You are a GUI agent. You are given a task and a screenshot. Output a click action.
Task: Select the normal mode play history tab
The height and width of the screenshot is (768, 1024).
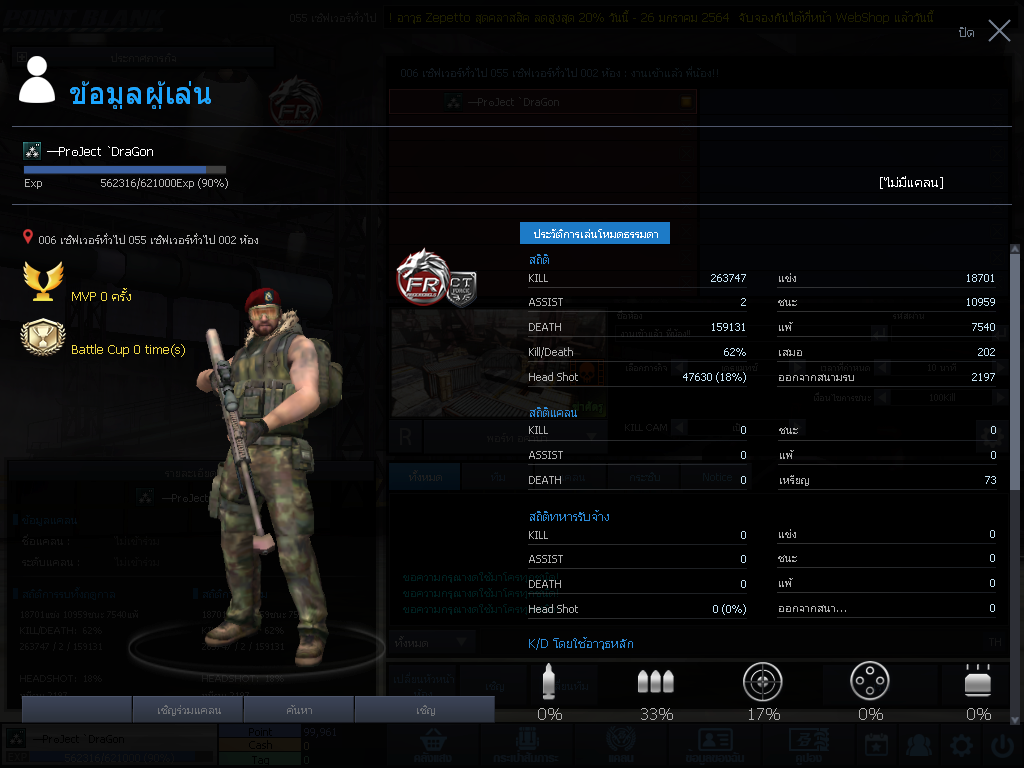595,233
